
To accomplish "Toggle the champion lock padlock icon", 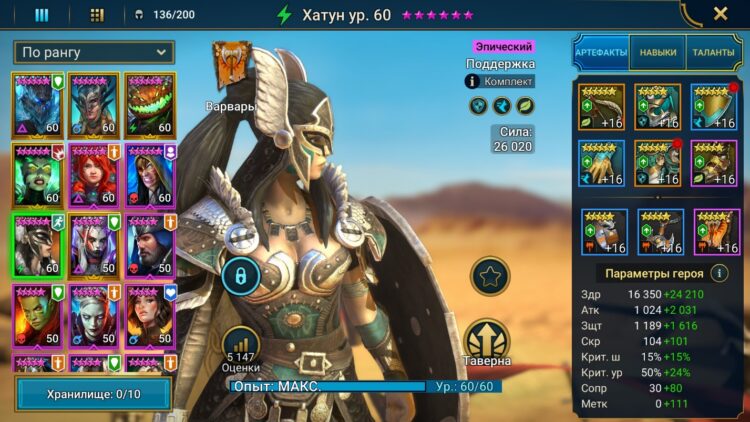I will pyautogui.click(x=241, y=275).
